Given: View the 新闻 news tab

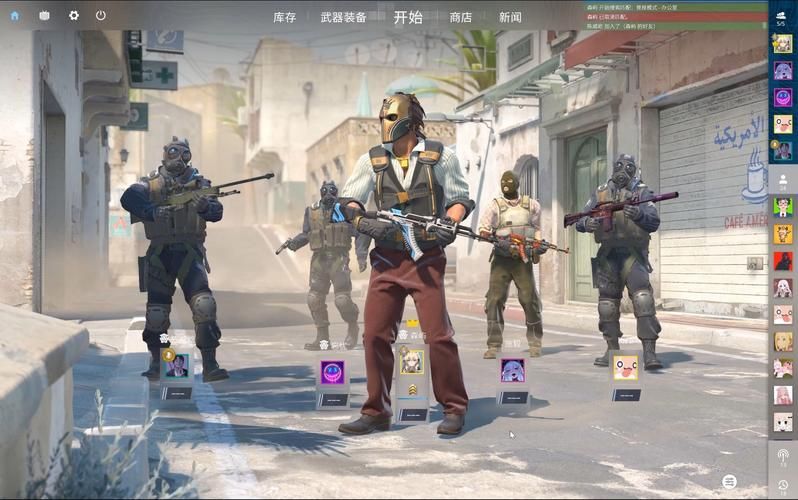Looking at the screenshot, I should (x=510, y=17).
